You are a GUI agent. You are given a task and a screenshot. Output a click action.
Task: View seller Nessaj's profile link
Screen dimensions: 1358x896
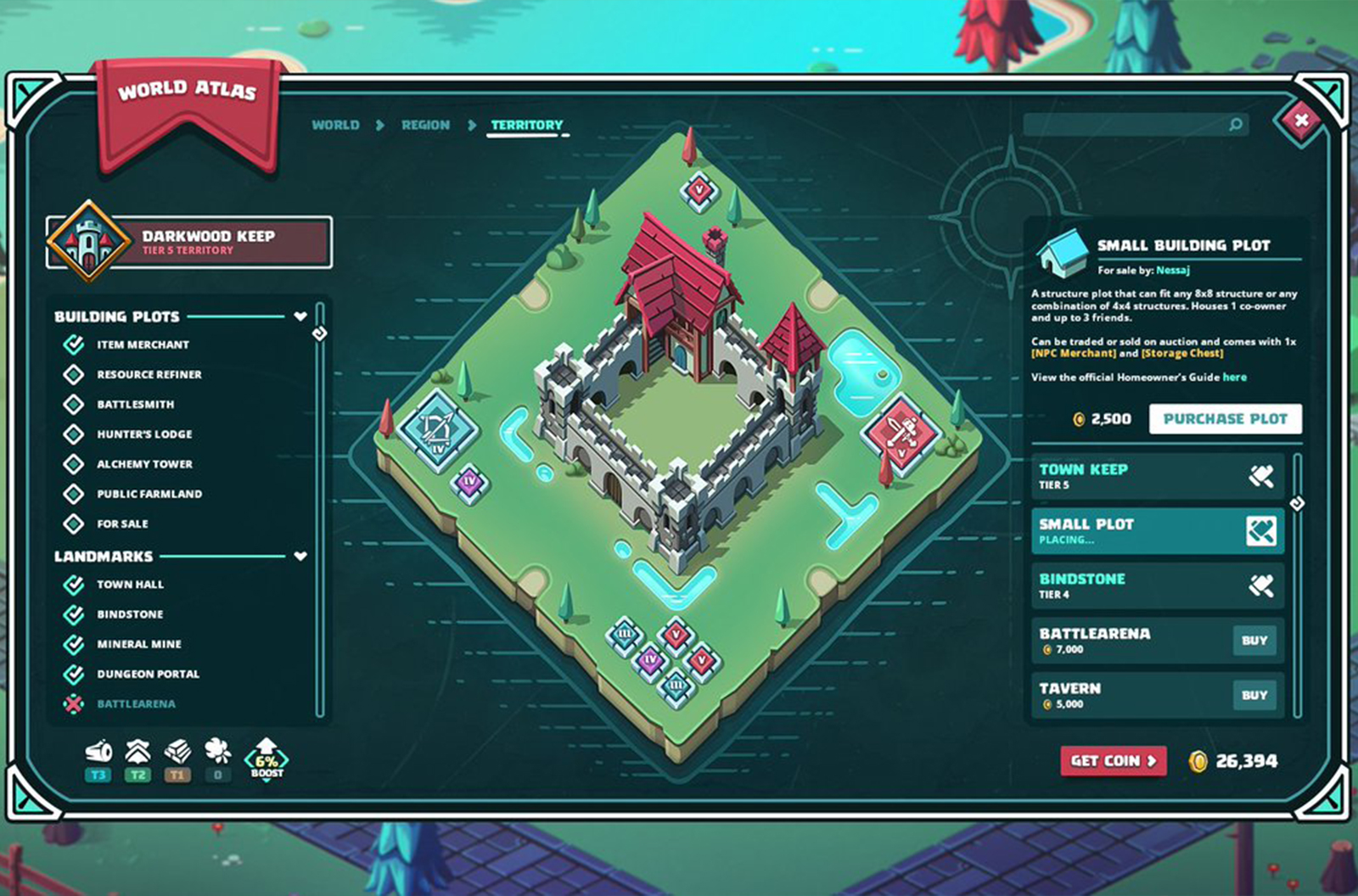click(x=1173, y=271)
